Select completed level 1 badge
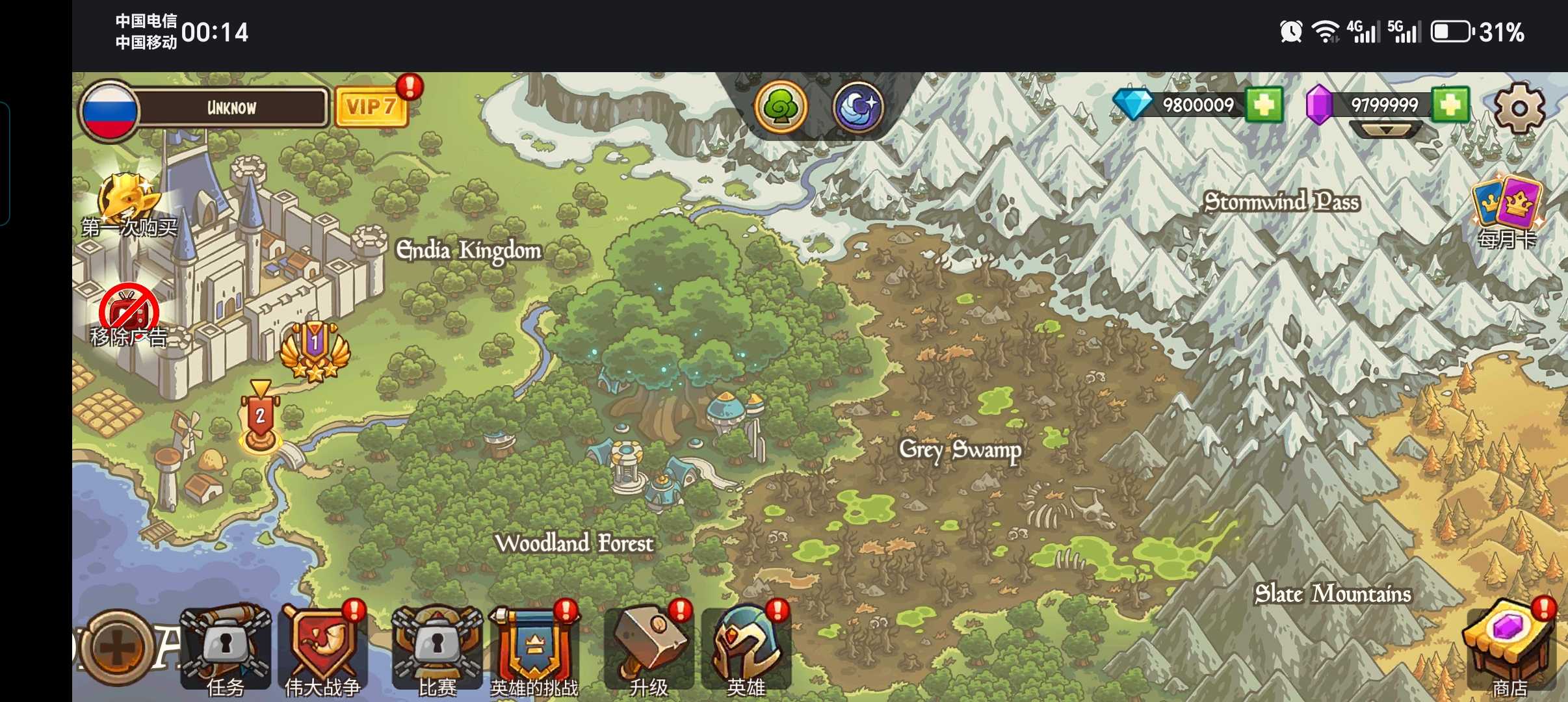The image size is (1568, 702). 315,351
